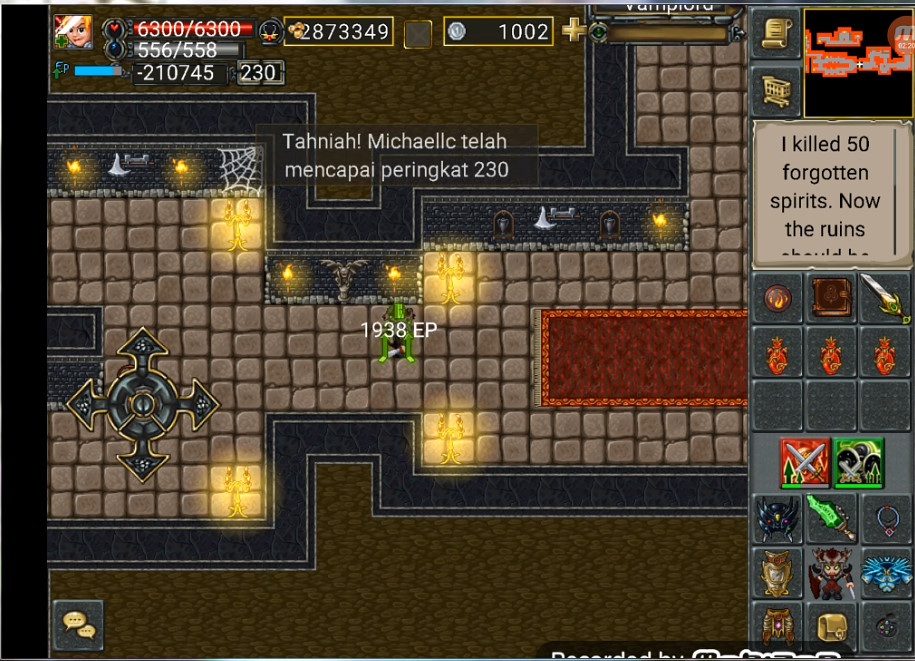The height and width of the screenshot is (661, 915).
Task: Open the shopping cart store
Action: click(777, 93)
